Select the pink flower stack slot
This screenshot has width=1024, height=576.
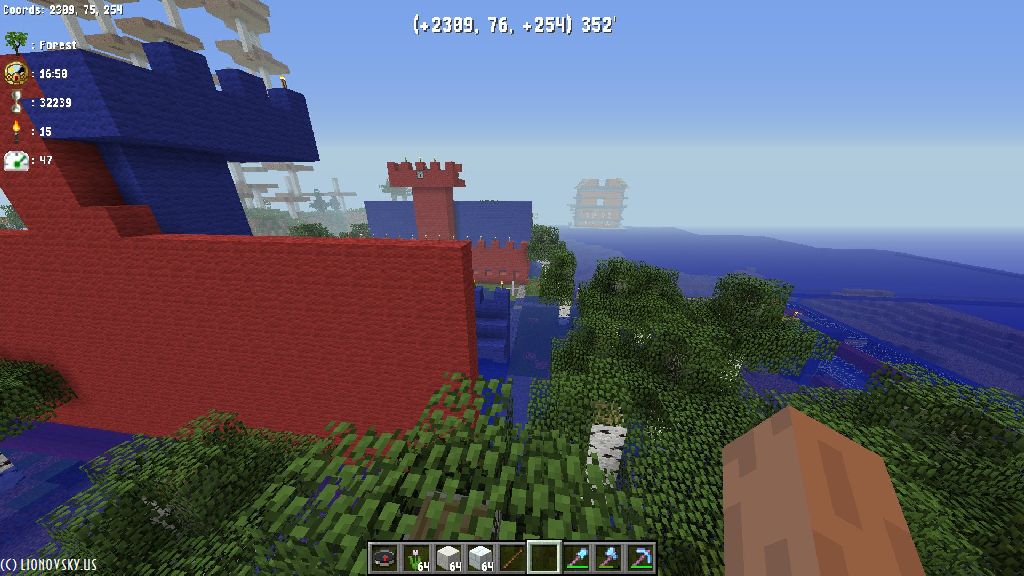pyautogui.click(x=416, y=558)
